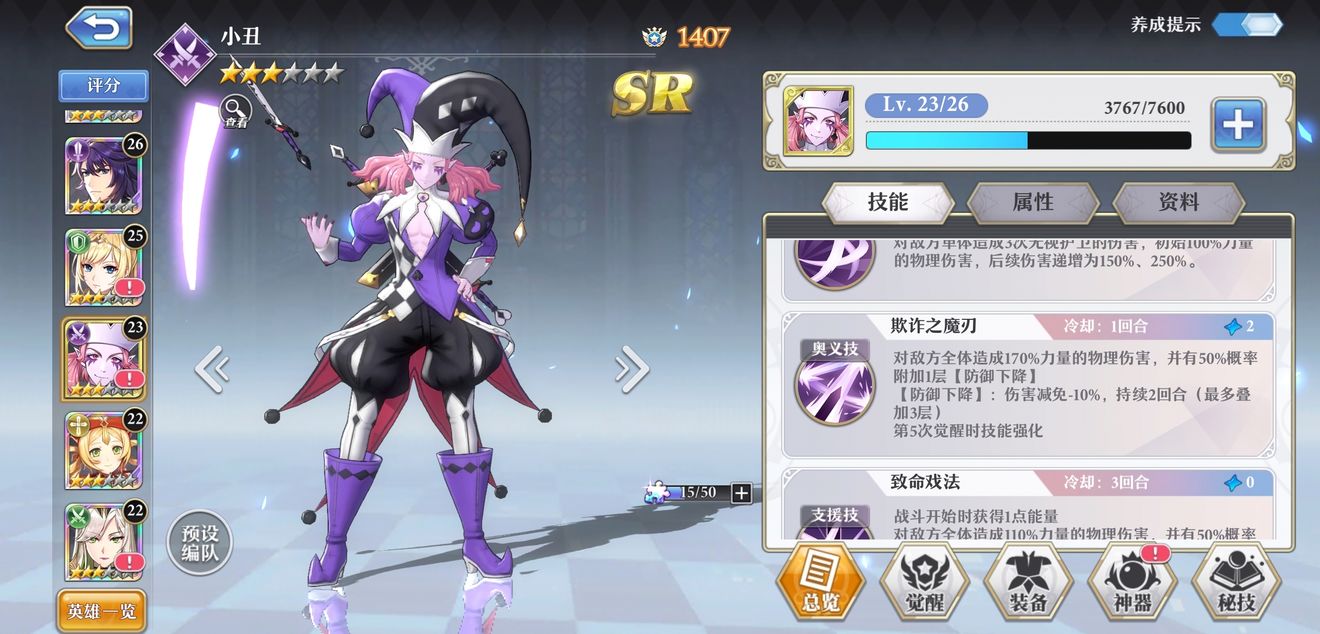Add experience with the blue plus button
The image size is (1320, 634).
pos(1238,125)
